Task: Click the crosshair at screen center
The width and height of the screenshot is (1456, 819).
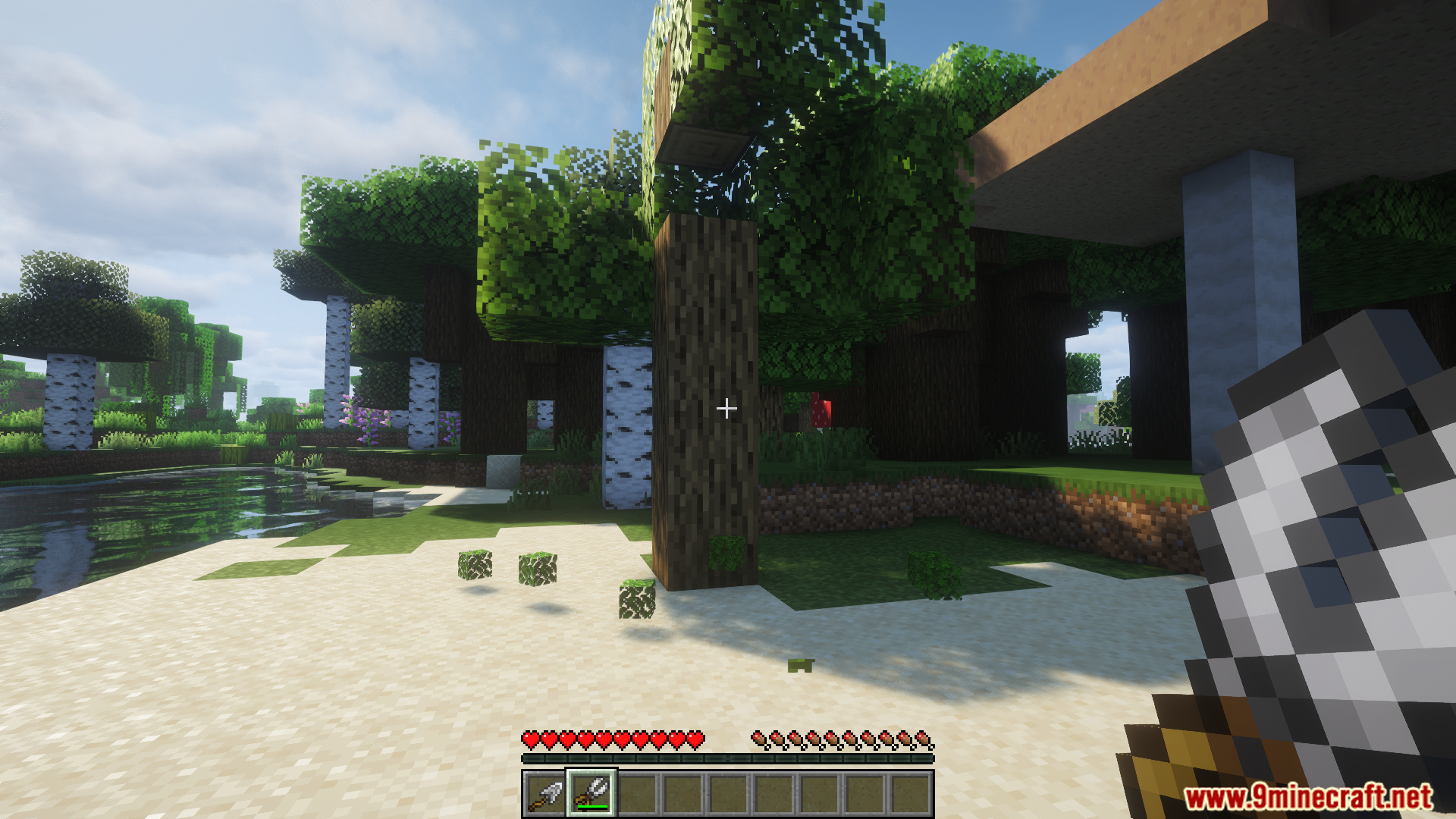Action: [x=727, y=409]
